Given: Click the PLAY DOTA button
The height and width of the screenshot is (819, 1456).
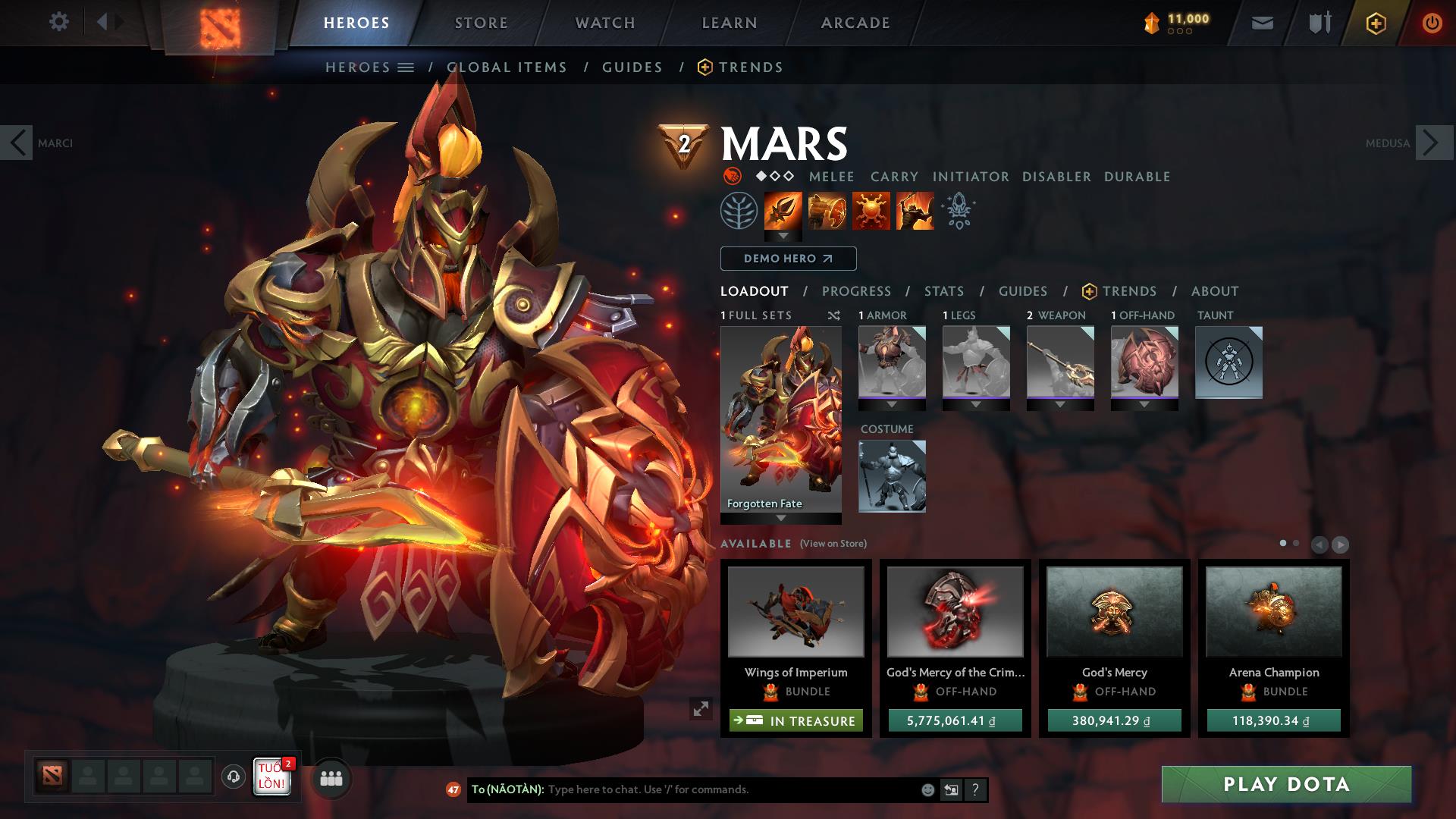Looking at the screenshot, I should [x=1285, y=785].
